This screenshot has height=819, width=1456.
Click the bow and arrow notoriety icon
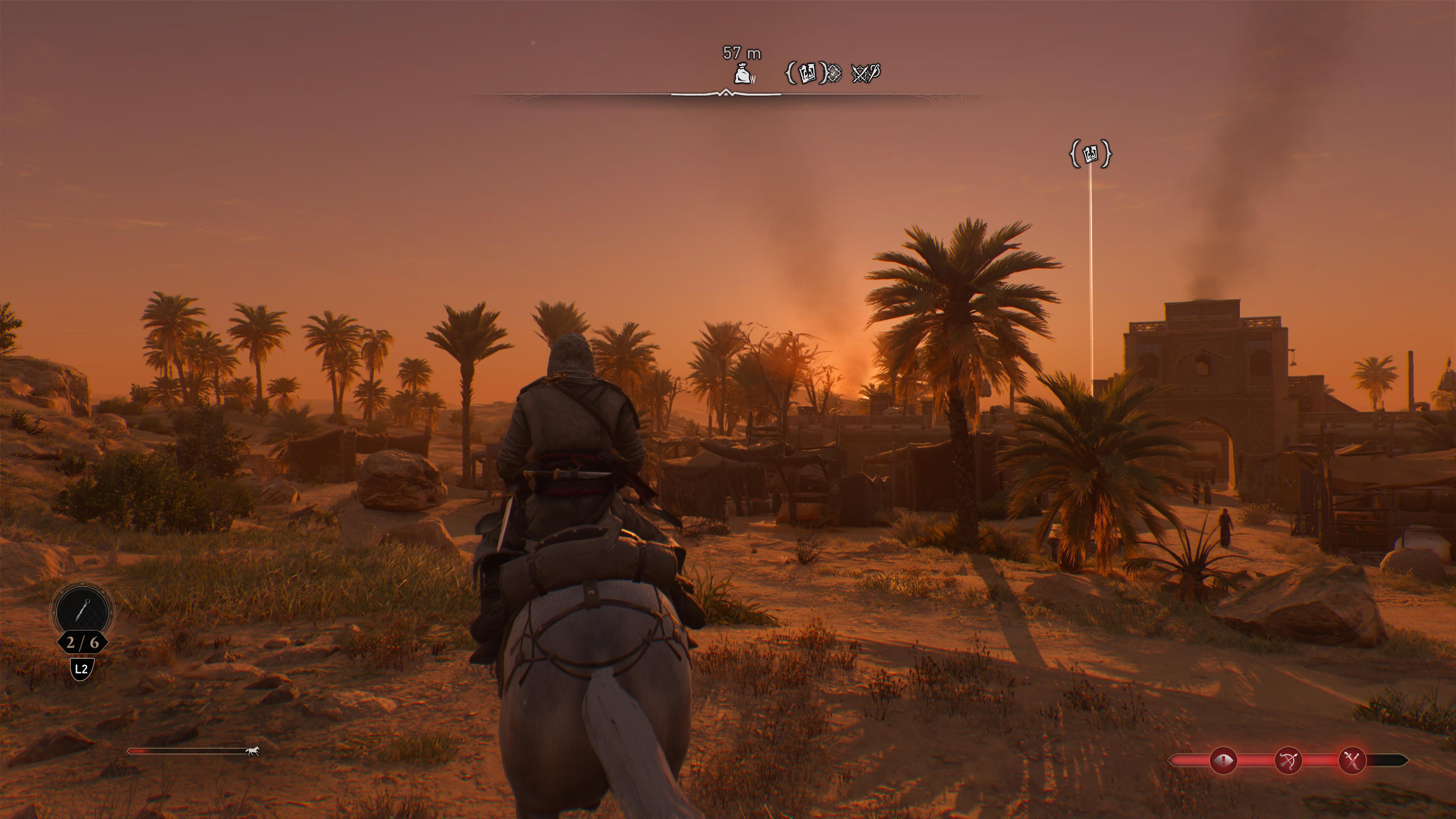[1288, 761]
